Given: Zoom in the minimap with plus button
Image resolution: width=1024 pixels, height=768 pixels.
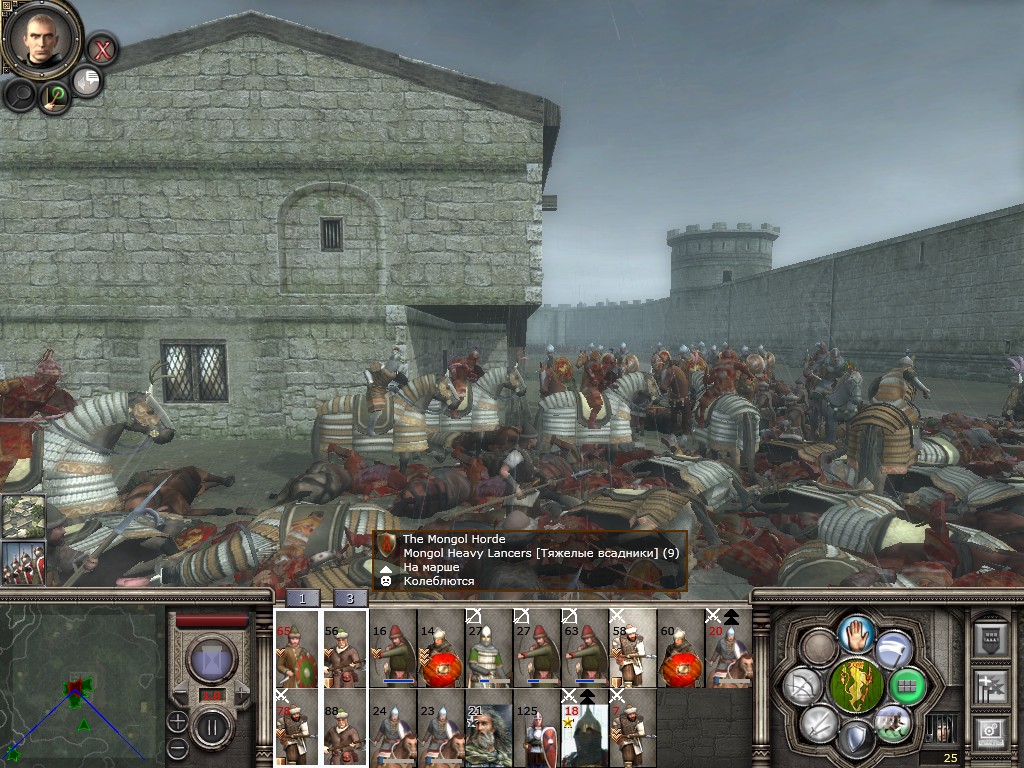Looking at the screenshot, I should 177,720.
